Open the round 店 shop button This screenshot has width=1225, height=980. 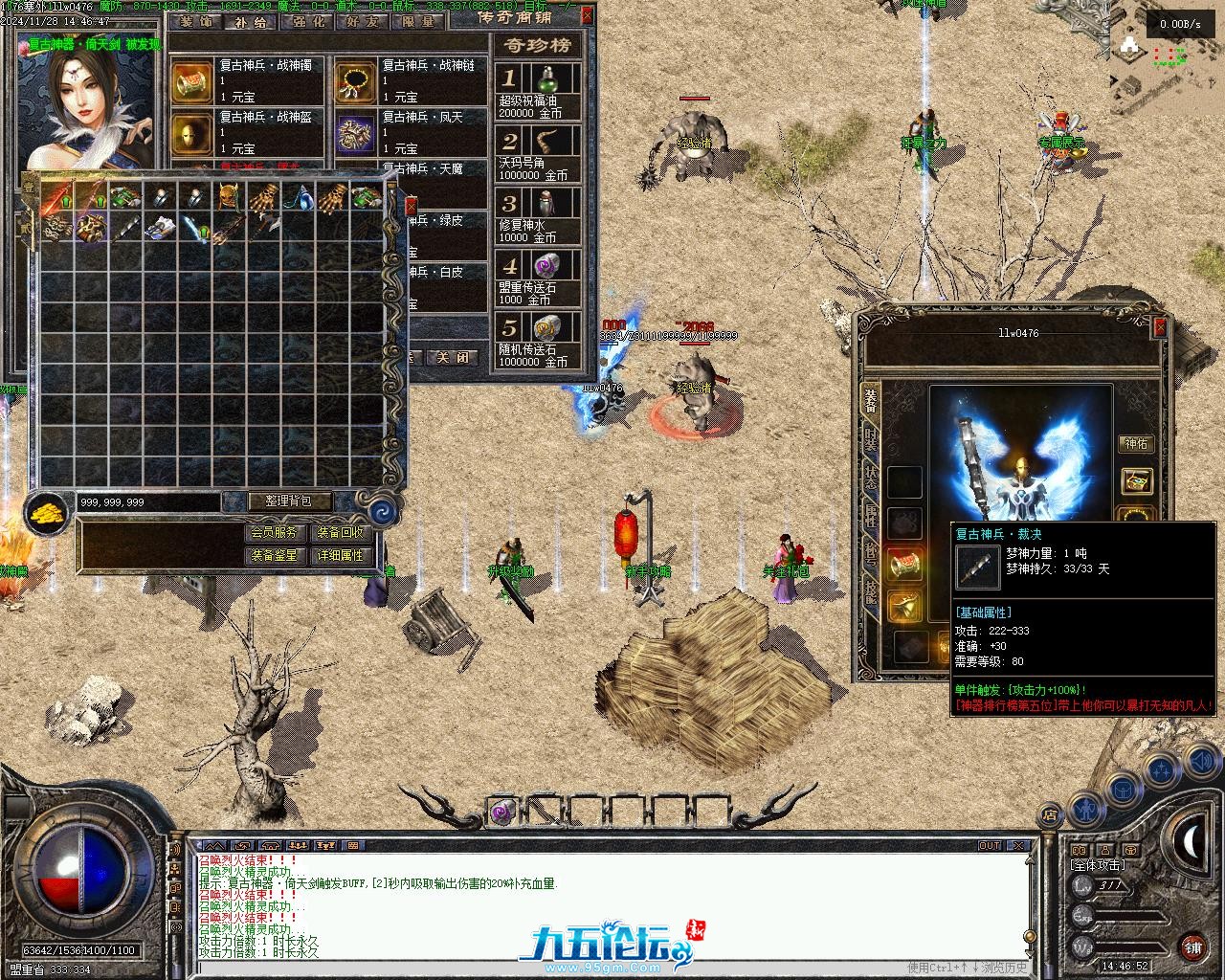tap(1050, 815)
